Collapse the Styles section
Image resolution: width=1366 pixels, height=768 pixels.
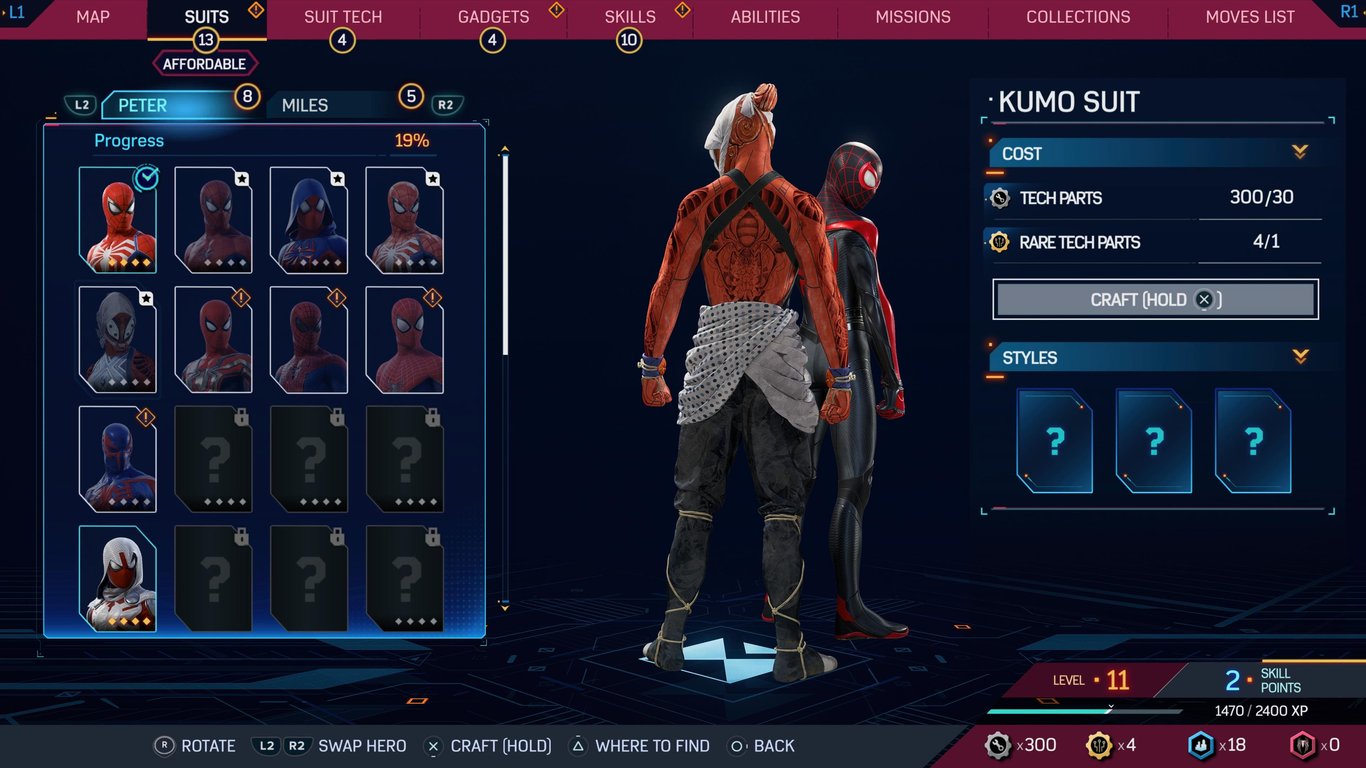[1300, 356]
